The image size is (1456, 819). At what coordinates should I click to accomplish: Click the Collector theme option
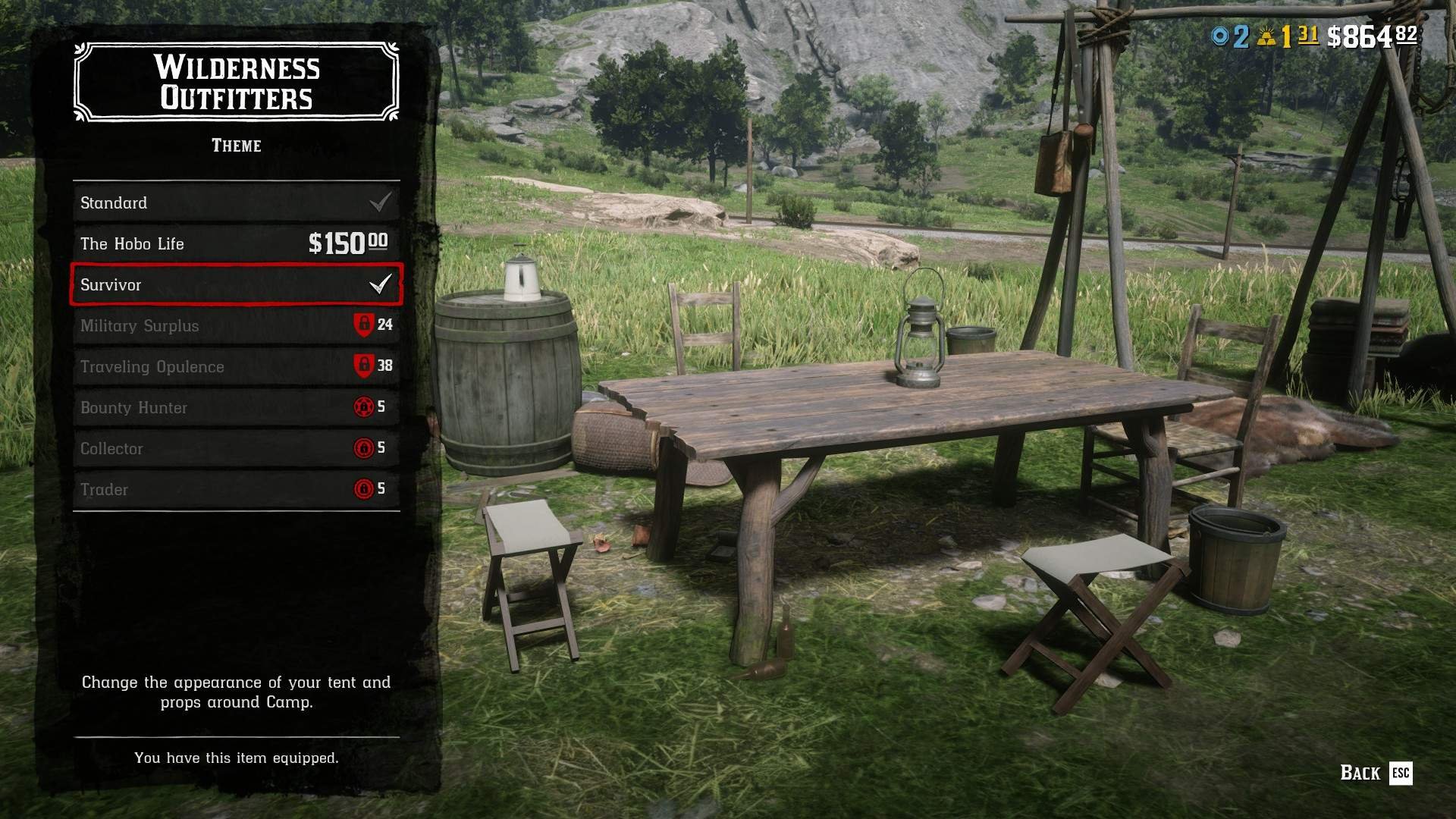pos(236,448)
